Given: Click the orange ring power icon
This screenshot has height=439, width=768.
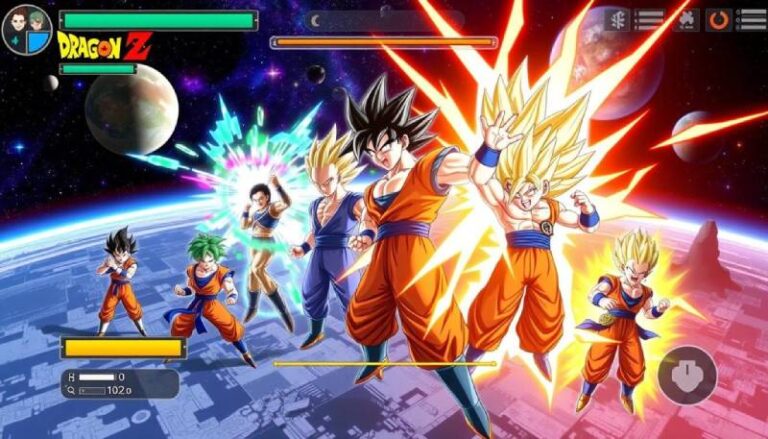Looking at the screenshot, I should [718, 19].
